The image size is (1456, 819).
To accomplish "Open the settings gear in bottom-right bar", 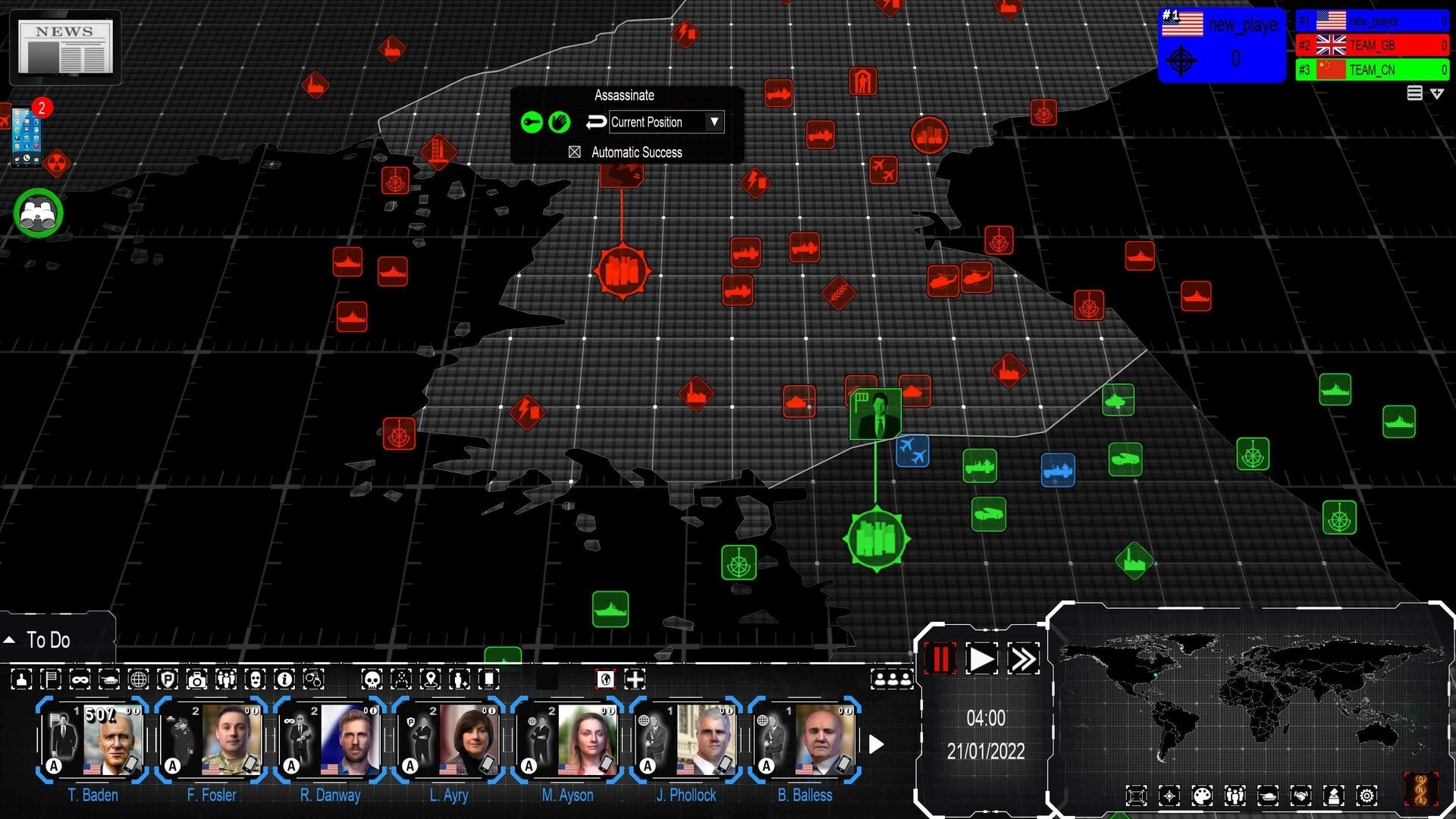I will coord(1367,795).
